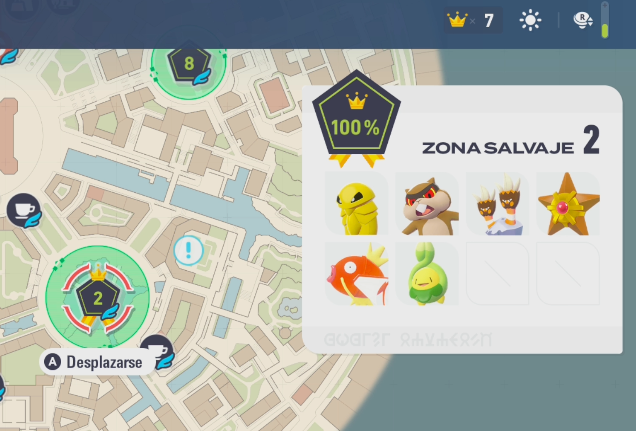Select the Budew thumbnail

pyautogui.click(x=427, y=274)
